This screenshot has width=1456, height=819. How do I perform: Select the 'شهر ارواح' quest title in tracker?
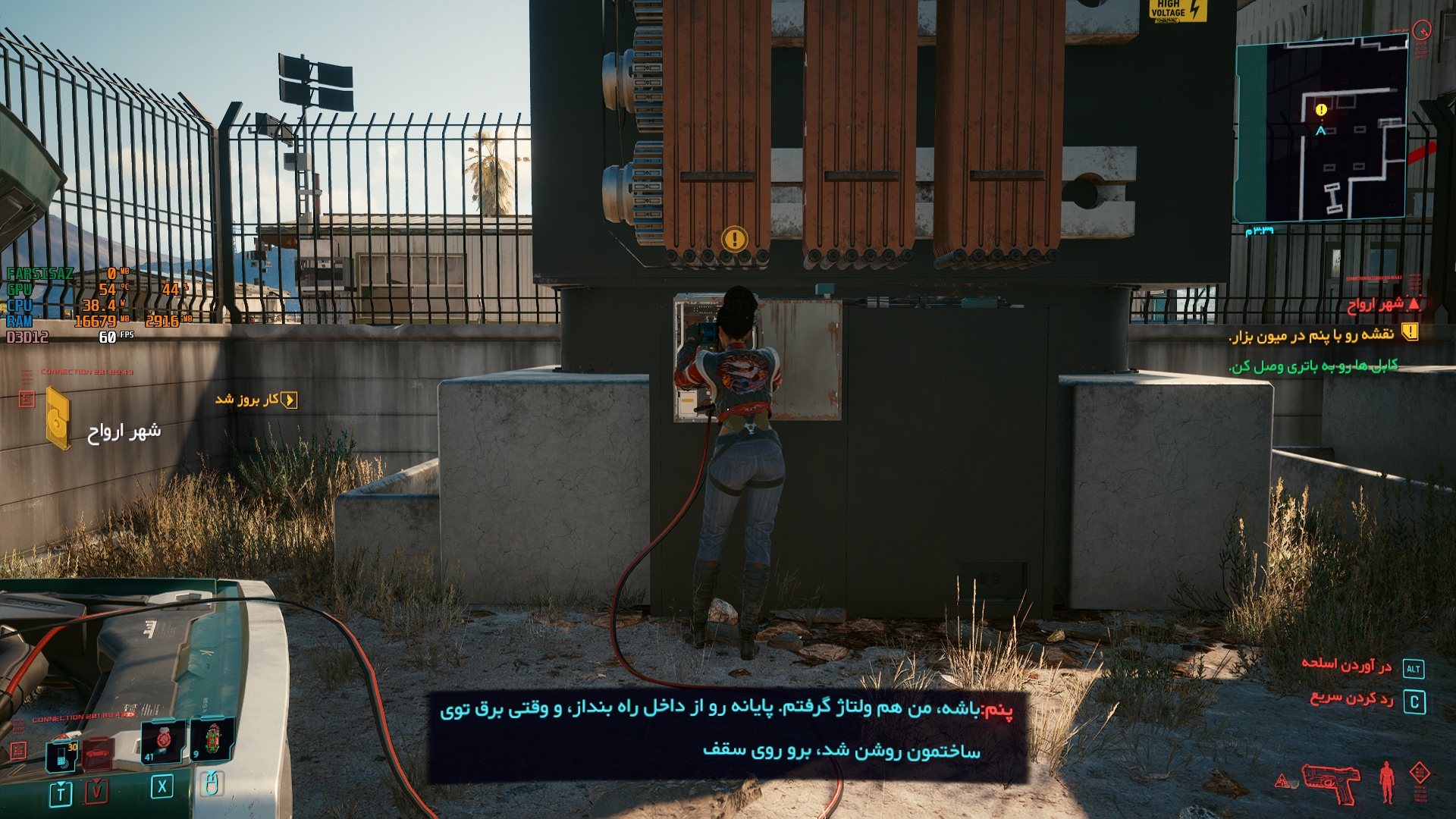pyautogui.click(x=1376, y=304)
